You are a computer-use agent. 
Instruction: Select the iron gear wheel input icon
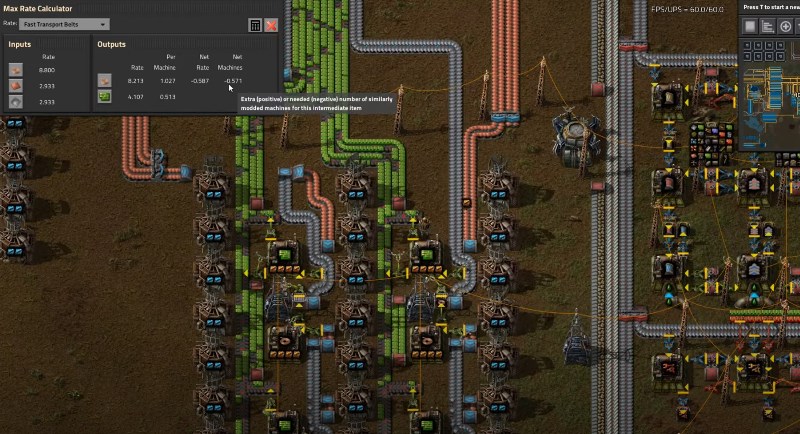click(16, 102)
